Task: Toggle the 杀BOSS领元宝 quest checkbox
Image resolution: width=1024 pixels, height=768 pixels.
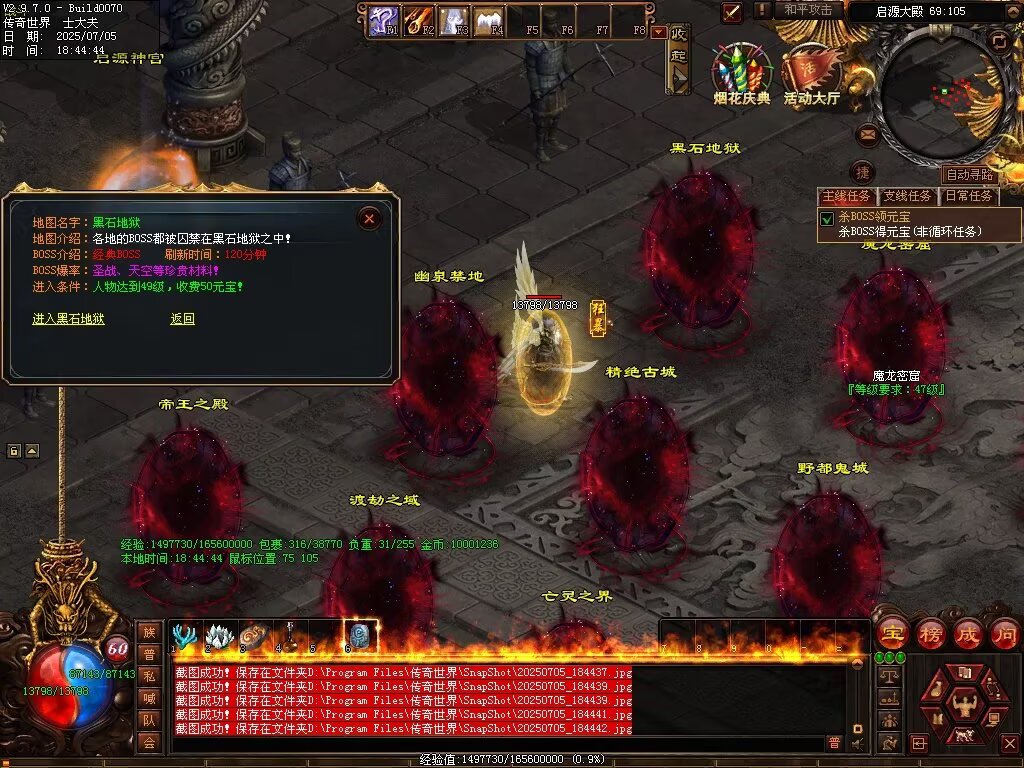Action: click(827, 218)
